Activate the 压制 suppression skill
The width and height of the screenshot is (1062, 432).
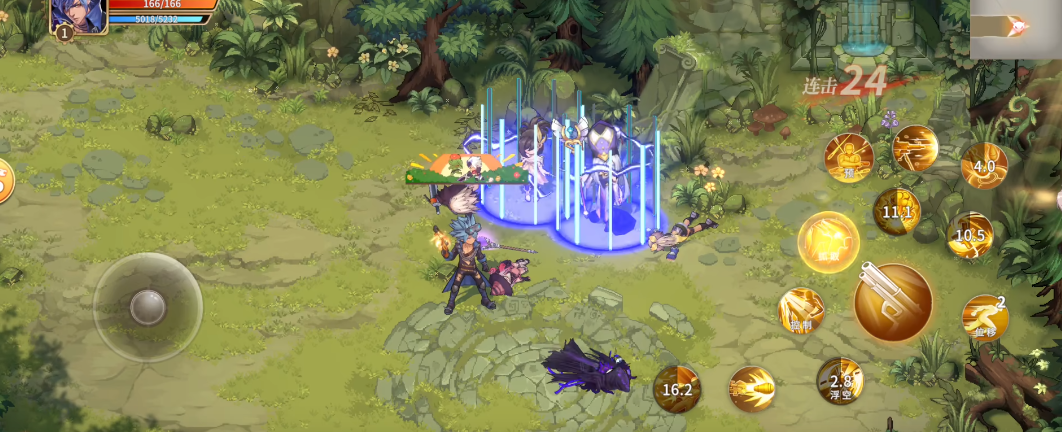tap(801, 310)
